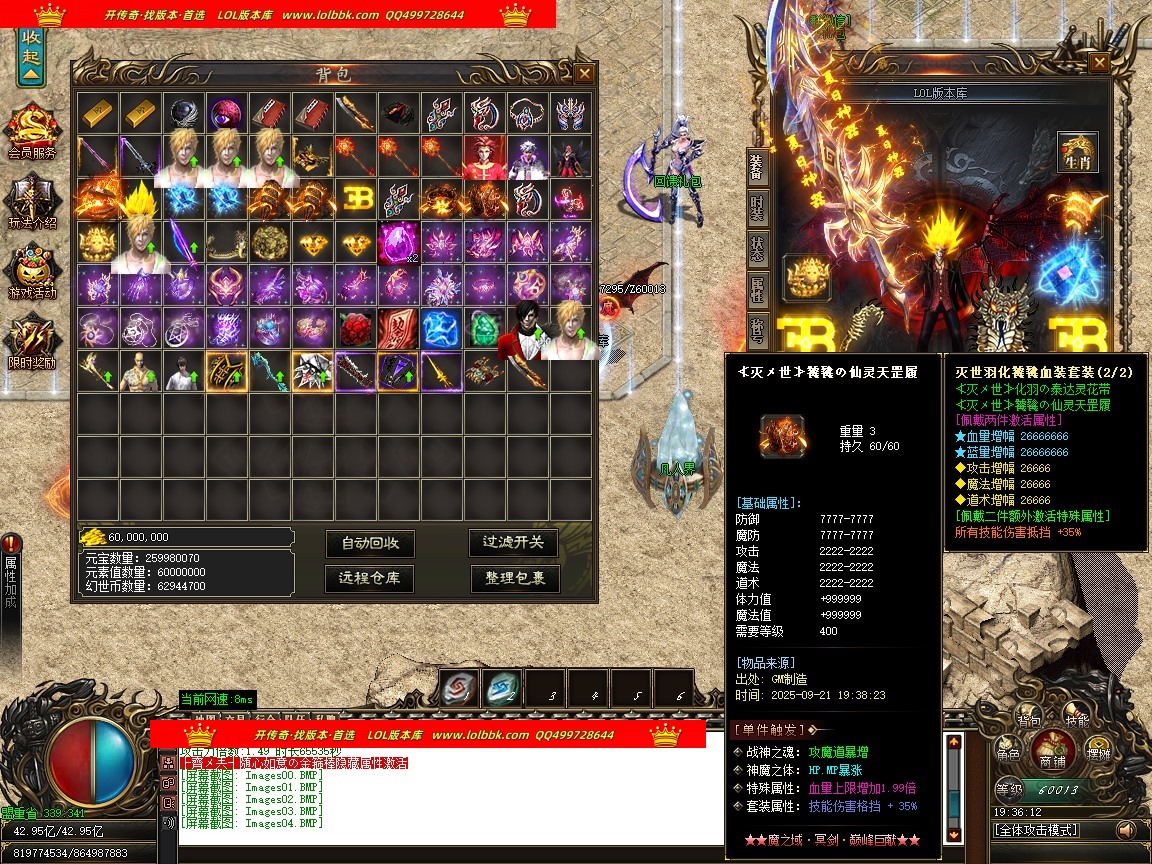Collapse the side menu with 收起
The width and height of the screenshot is (1152, 864).
31,57
